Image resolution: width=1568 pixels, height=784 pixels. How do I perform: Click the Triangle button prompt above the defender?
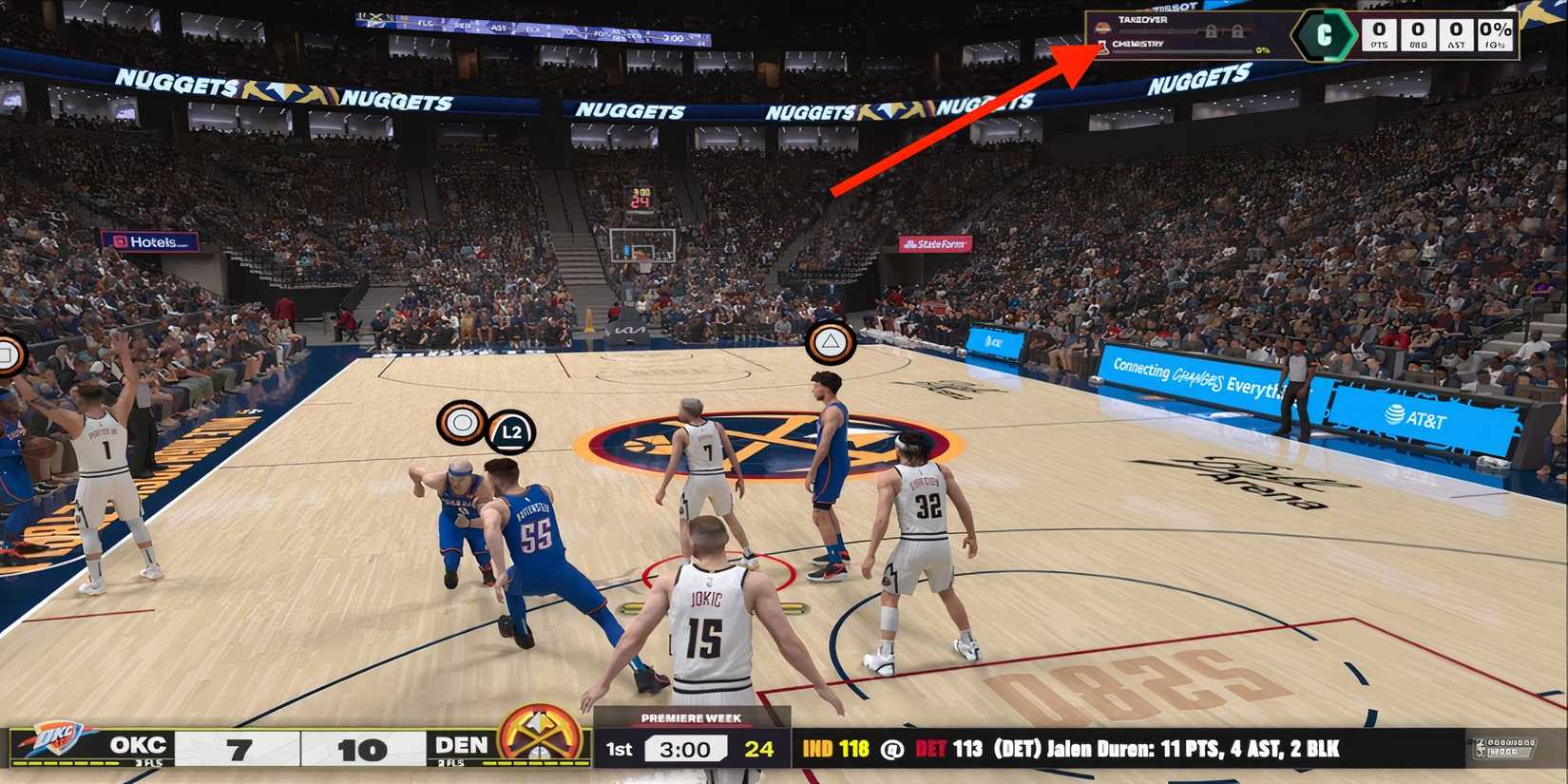pyautogui.click(x=832, y=342)
